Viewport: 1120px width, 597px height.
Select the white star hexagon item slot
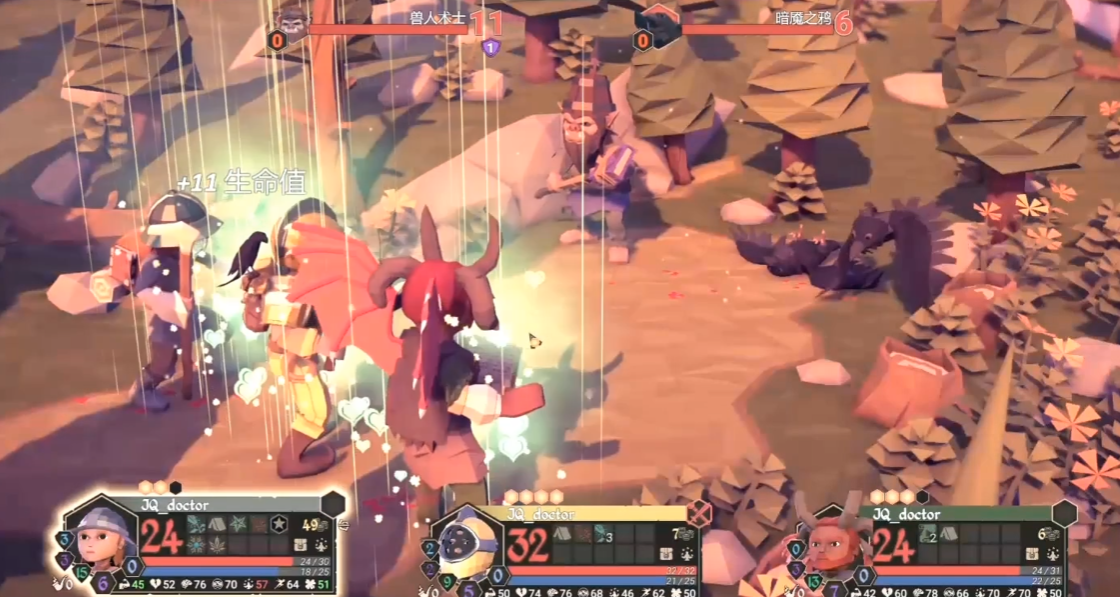[x=280, y=525]
